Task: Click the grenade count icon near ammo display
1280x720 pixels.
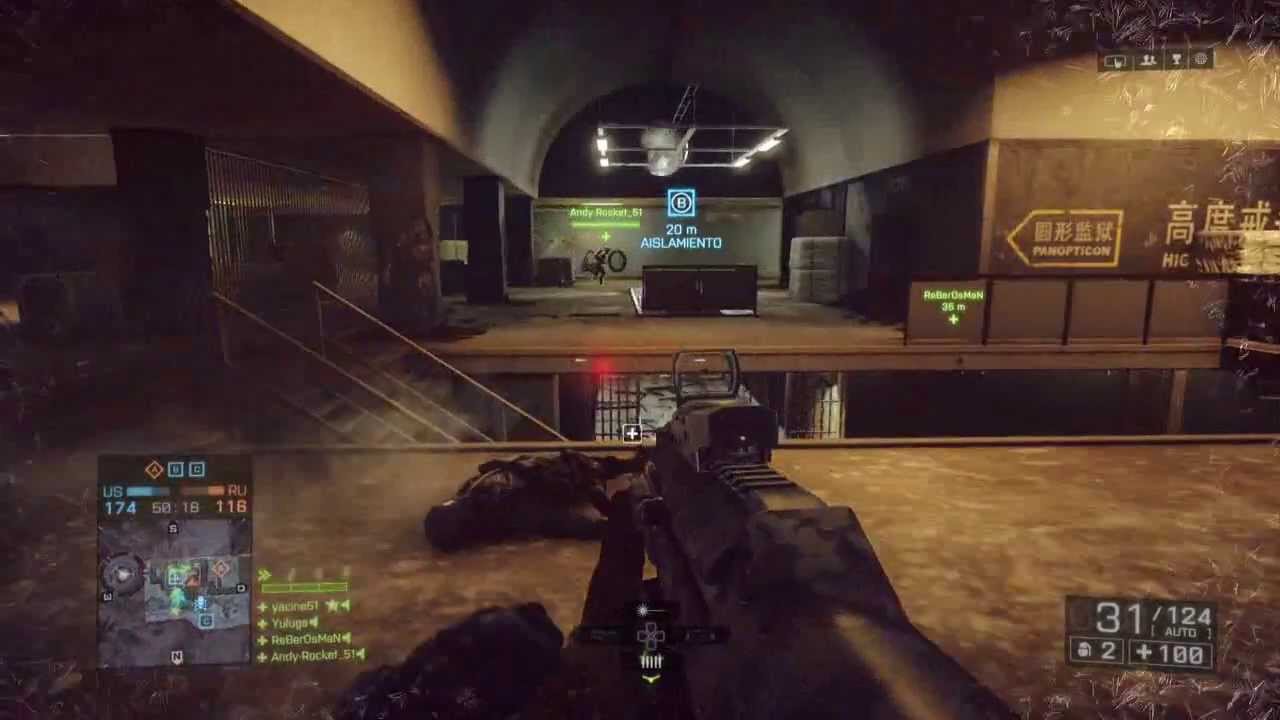Action: (1086, 650)
